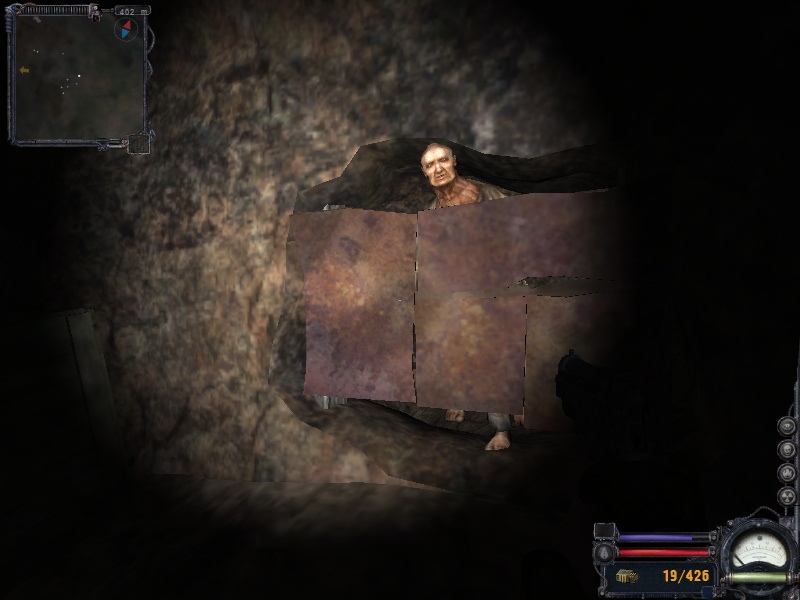The image size is (800, 600).
Task: Select the yellow arrow marker on minimap
Action: click(x=24, y=70)
